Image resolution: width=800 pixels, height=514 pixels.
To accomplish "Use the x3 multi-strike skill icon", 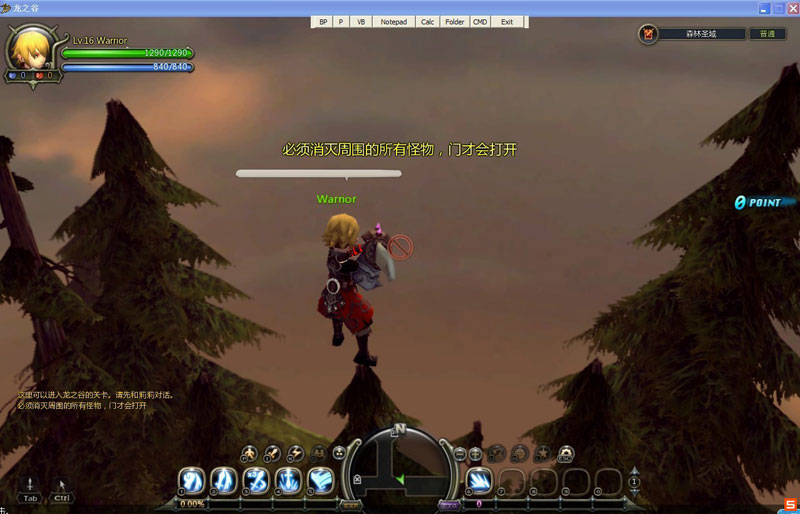I will tap(256, 481).
